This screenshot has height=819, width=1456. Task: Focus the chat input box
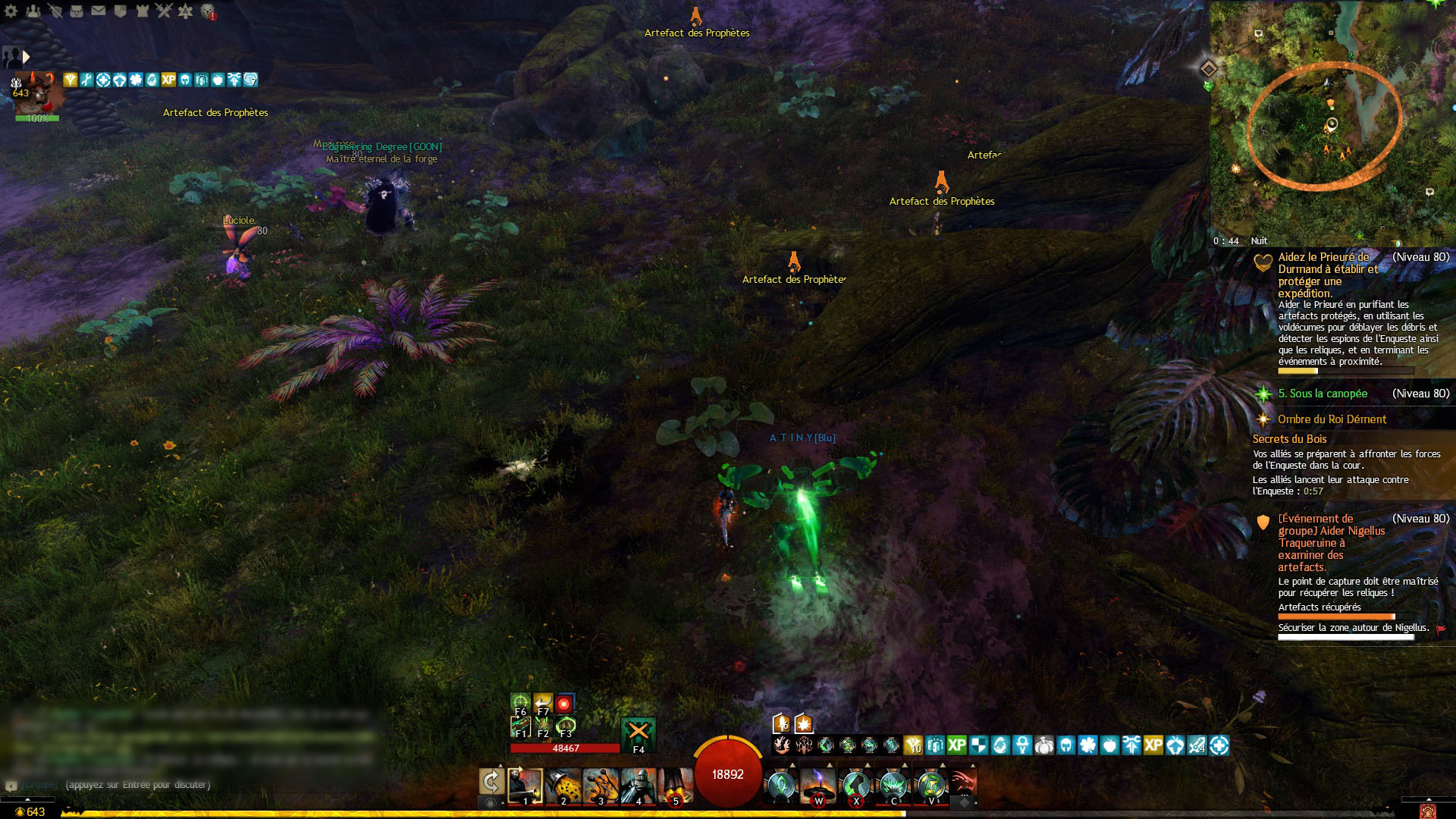pyautogui.click(x=190, y=785)
